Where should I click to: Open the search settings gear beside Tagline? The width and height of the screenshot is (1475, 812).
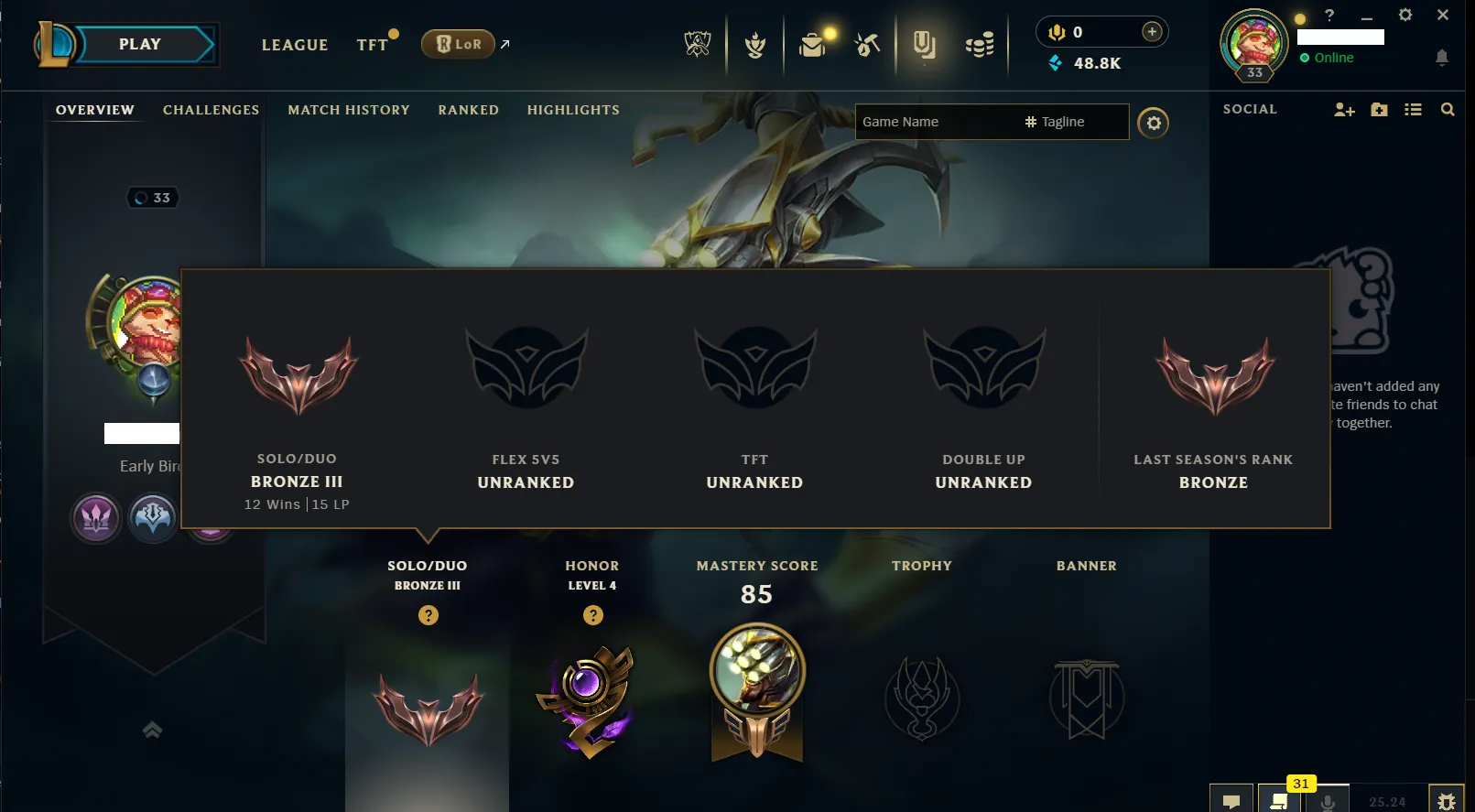(x=1153, y=122)
